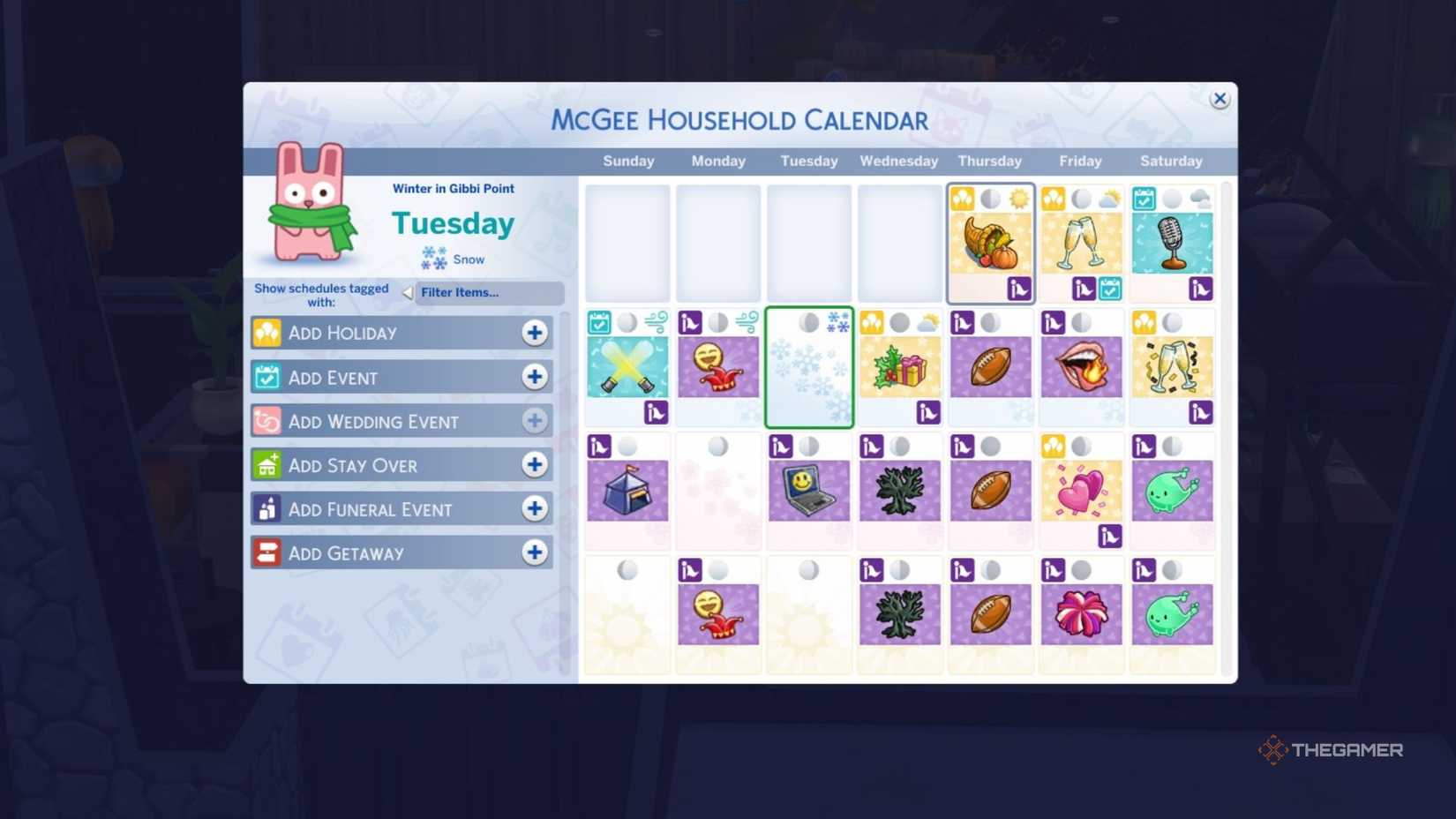The image size is (1456, 819).
Task: Select the Wednesday column header
Action: click(898, 161)
